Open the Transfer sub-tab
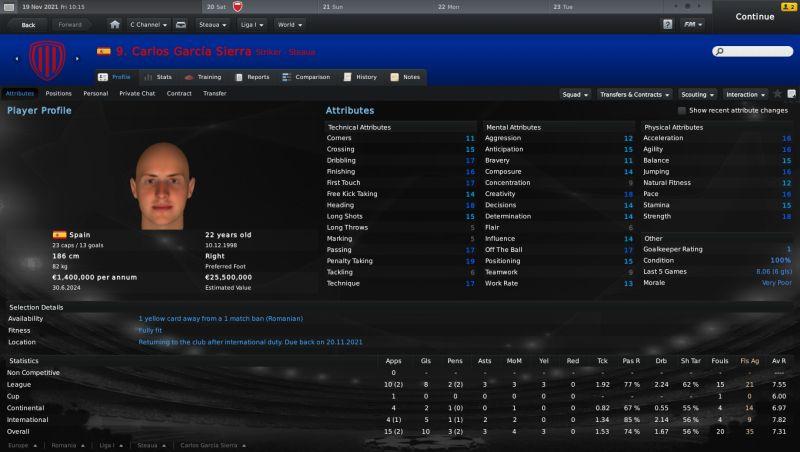 point(214,93)
